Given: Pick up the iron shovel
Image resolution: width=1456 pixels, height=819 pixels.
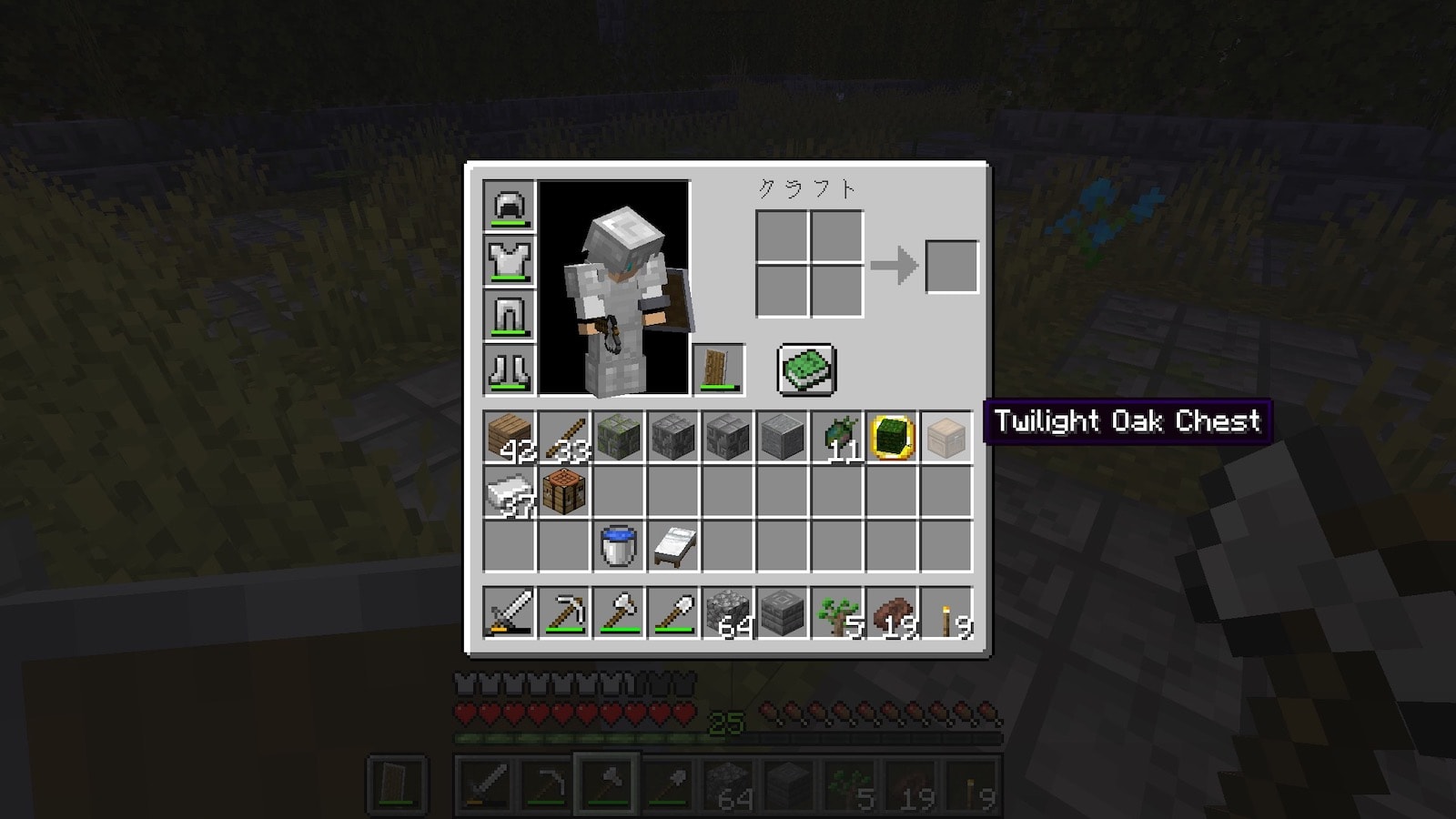Looking at the screenshot, I should [x=672, y=612].
